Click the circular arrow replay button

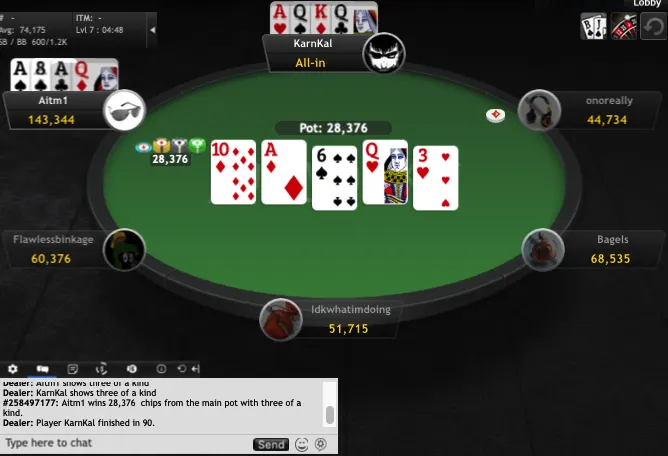click(653, 27)
